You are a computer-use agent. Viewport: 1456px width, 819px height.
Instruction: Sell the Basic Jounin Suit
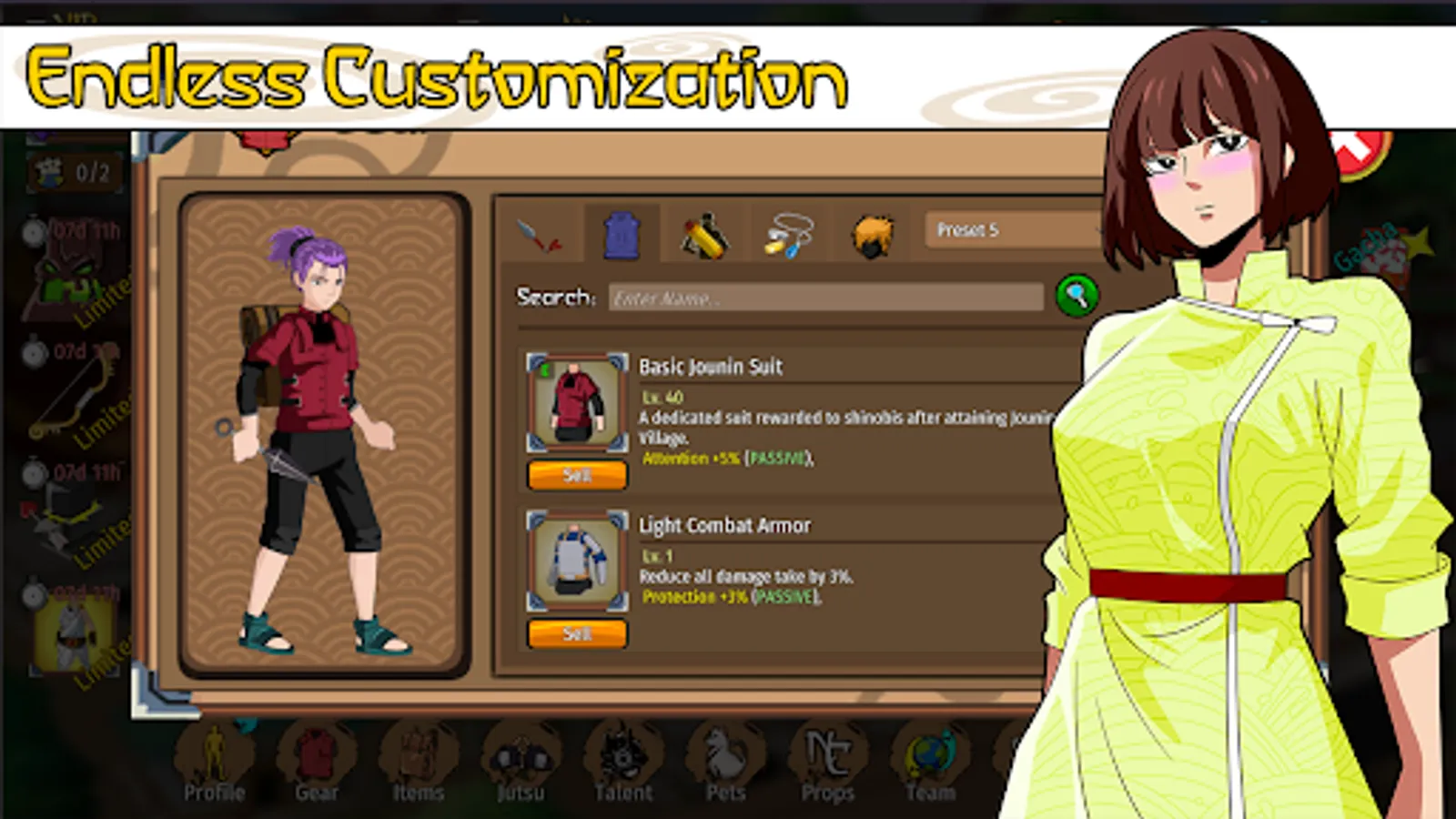577,474
